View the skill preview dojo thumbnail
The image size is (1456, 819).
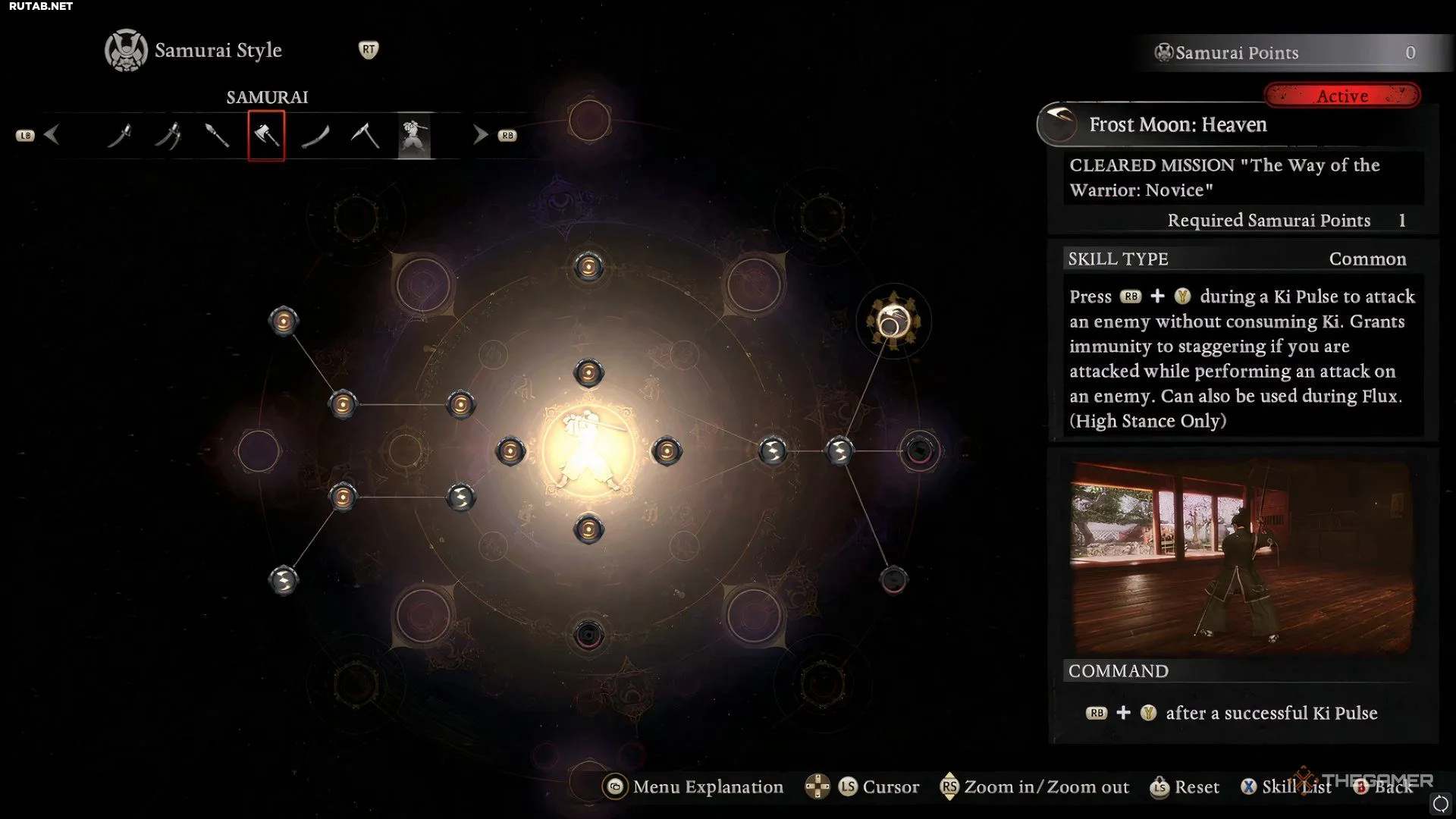1241,556
